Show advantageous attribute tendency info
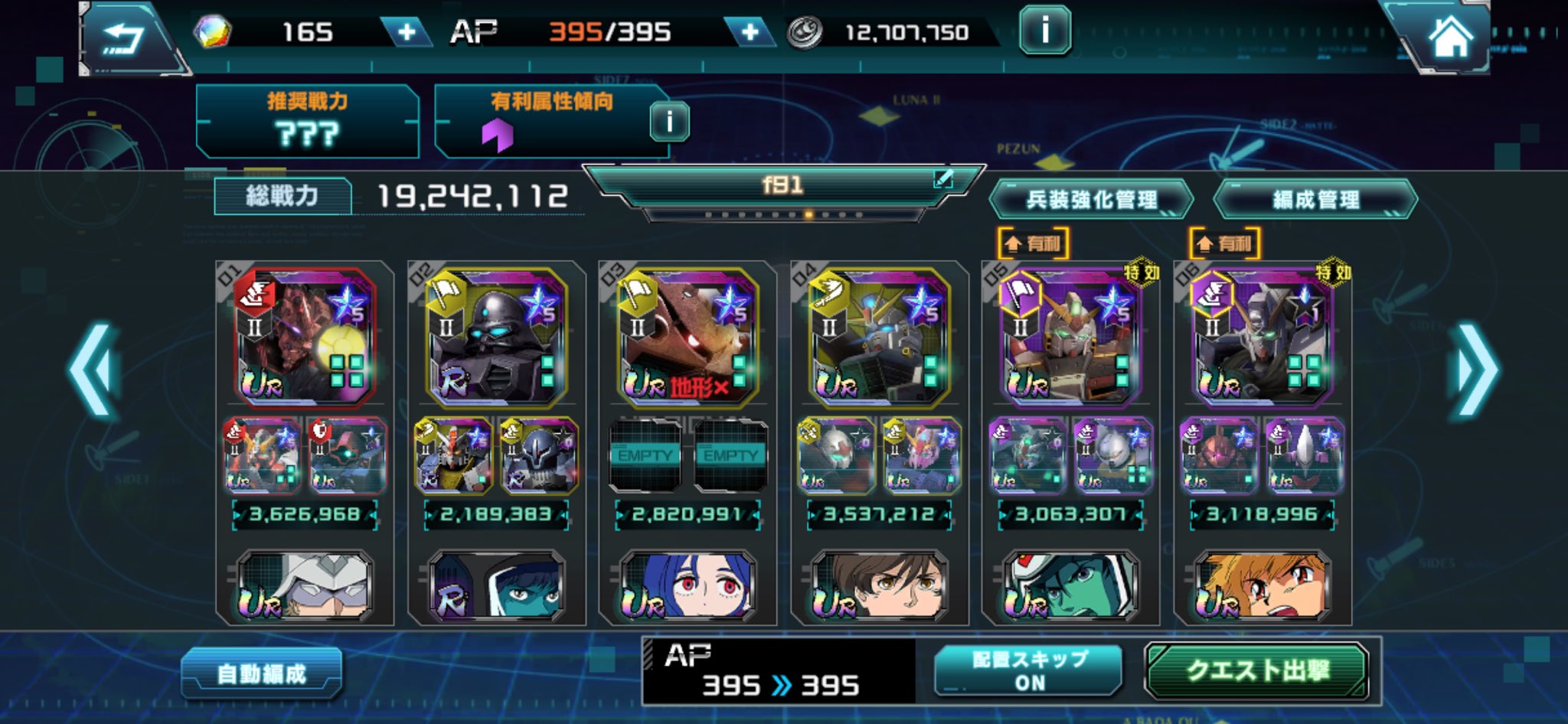 click(669, 122)
